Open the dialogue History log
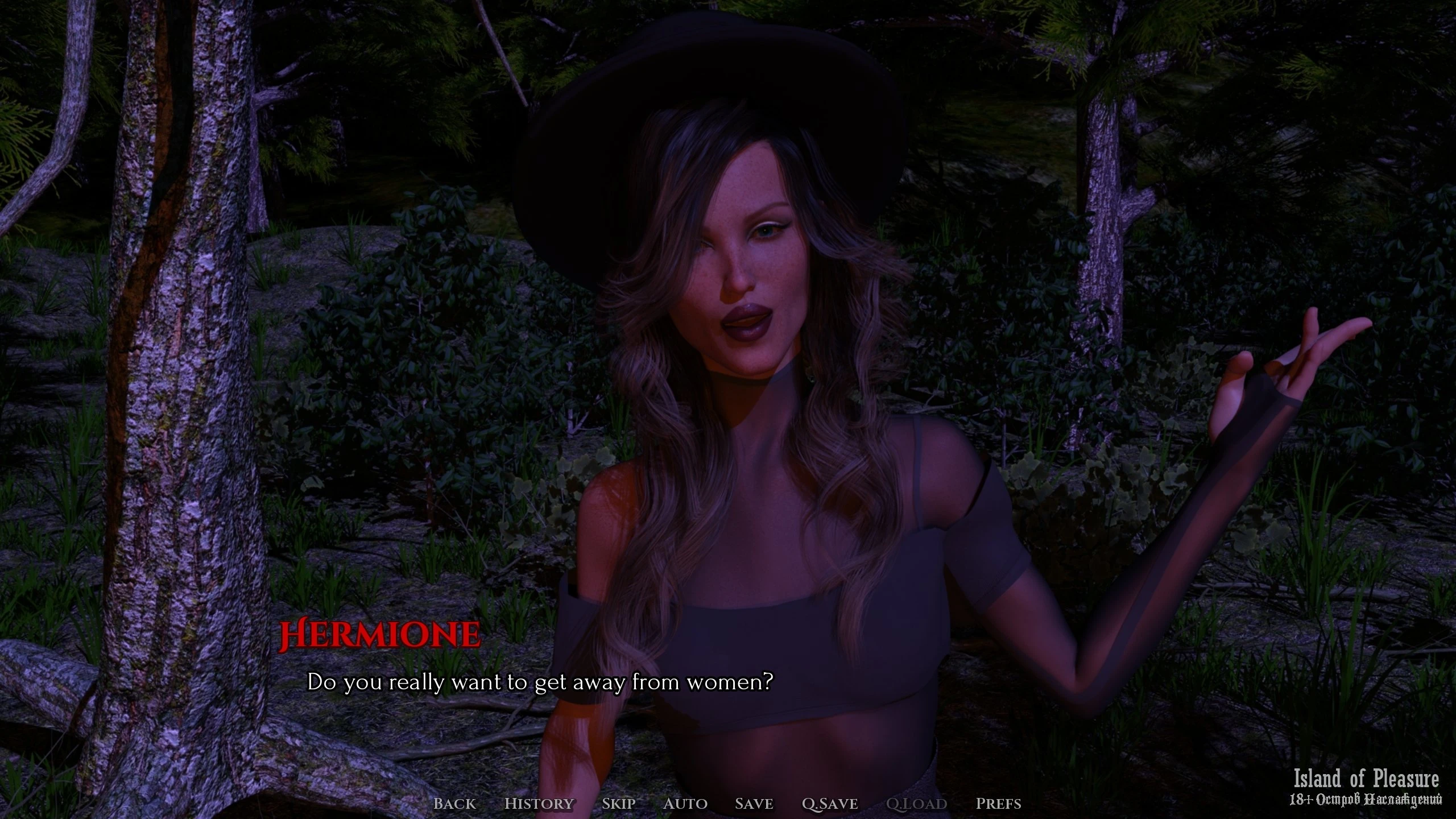1456x819 pixels. point(539,804)
